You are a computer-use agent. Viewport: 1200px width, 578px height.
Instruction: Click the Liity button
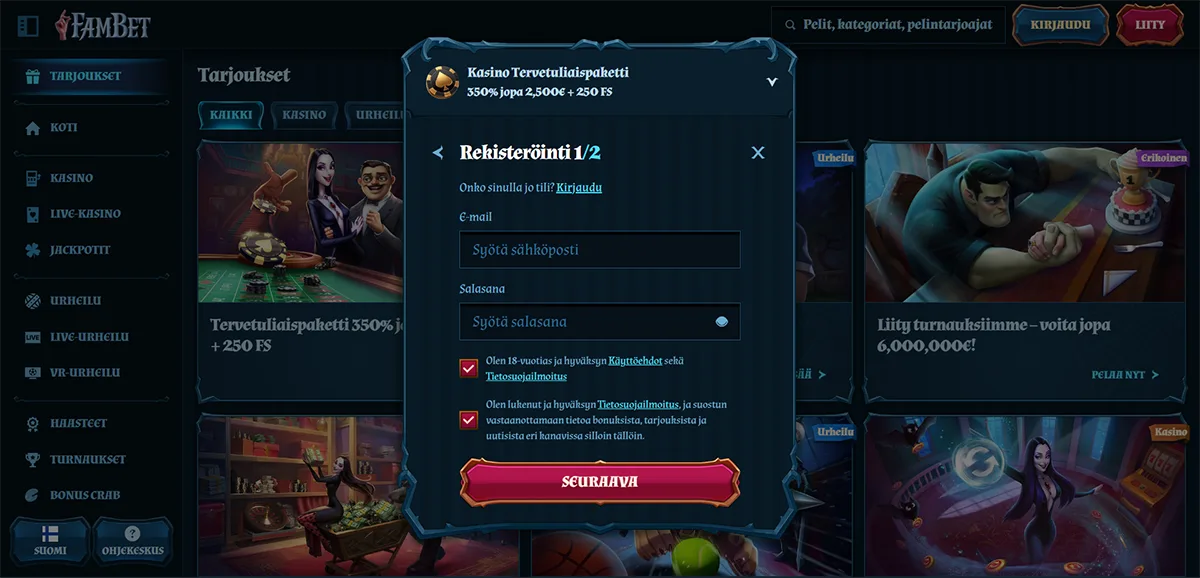click(x=1150, y=25)
